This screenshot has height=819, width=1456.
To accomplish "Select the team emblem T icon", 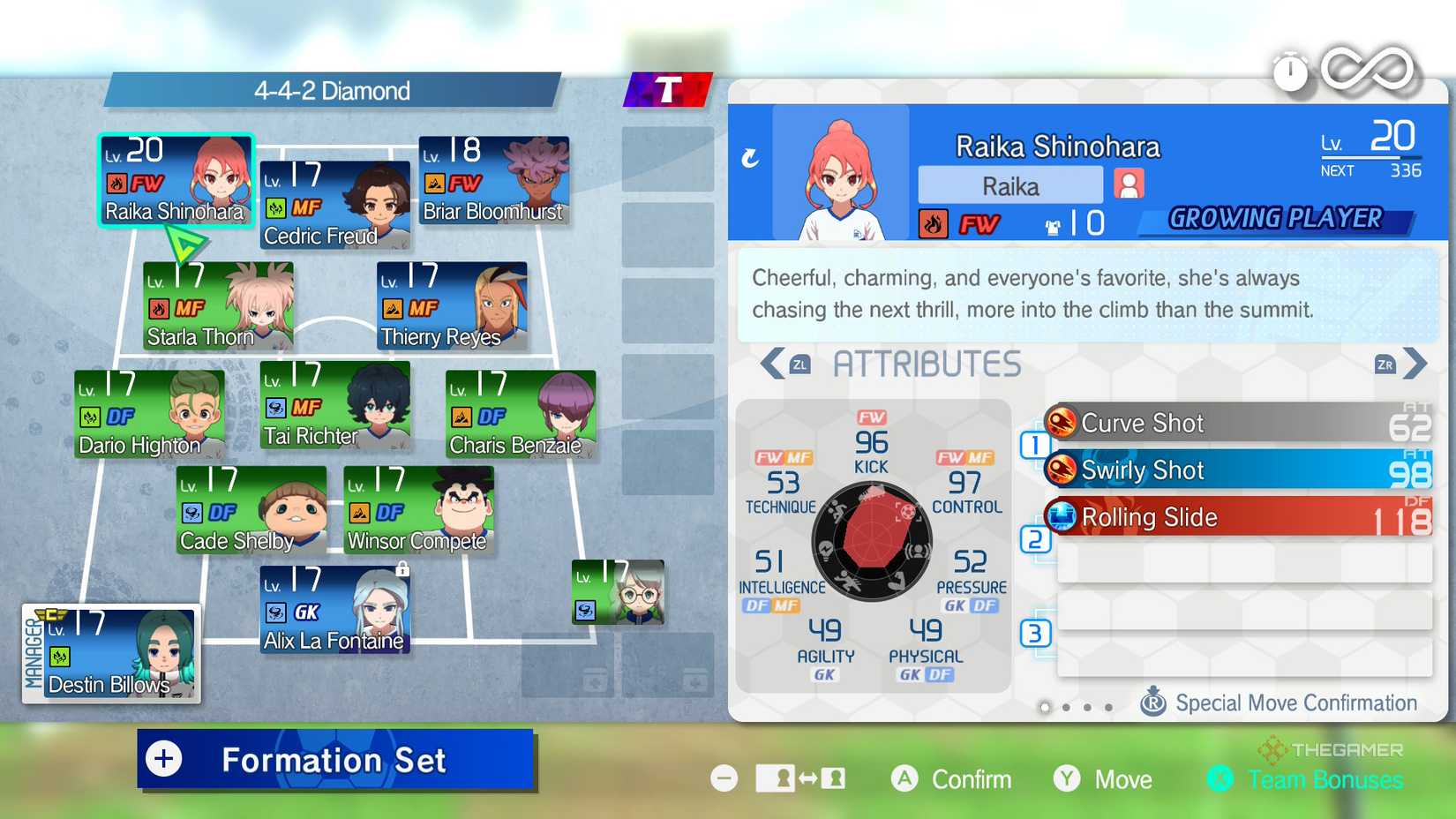I will tap(668, 88).
